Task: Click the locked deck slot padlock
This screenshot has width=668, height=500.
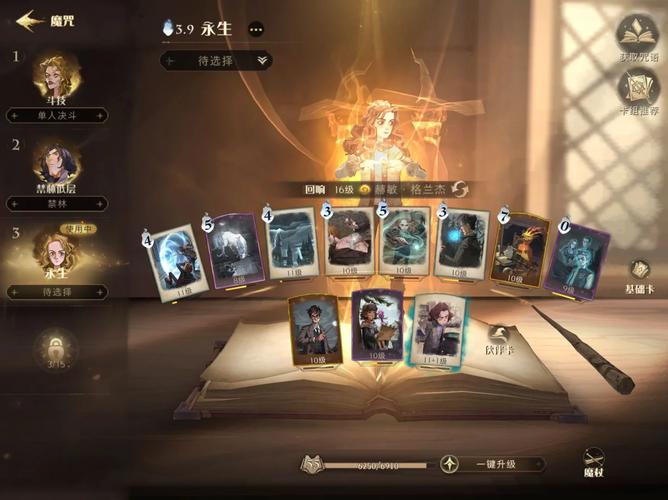Action: (x=56, y=349)
